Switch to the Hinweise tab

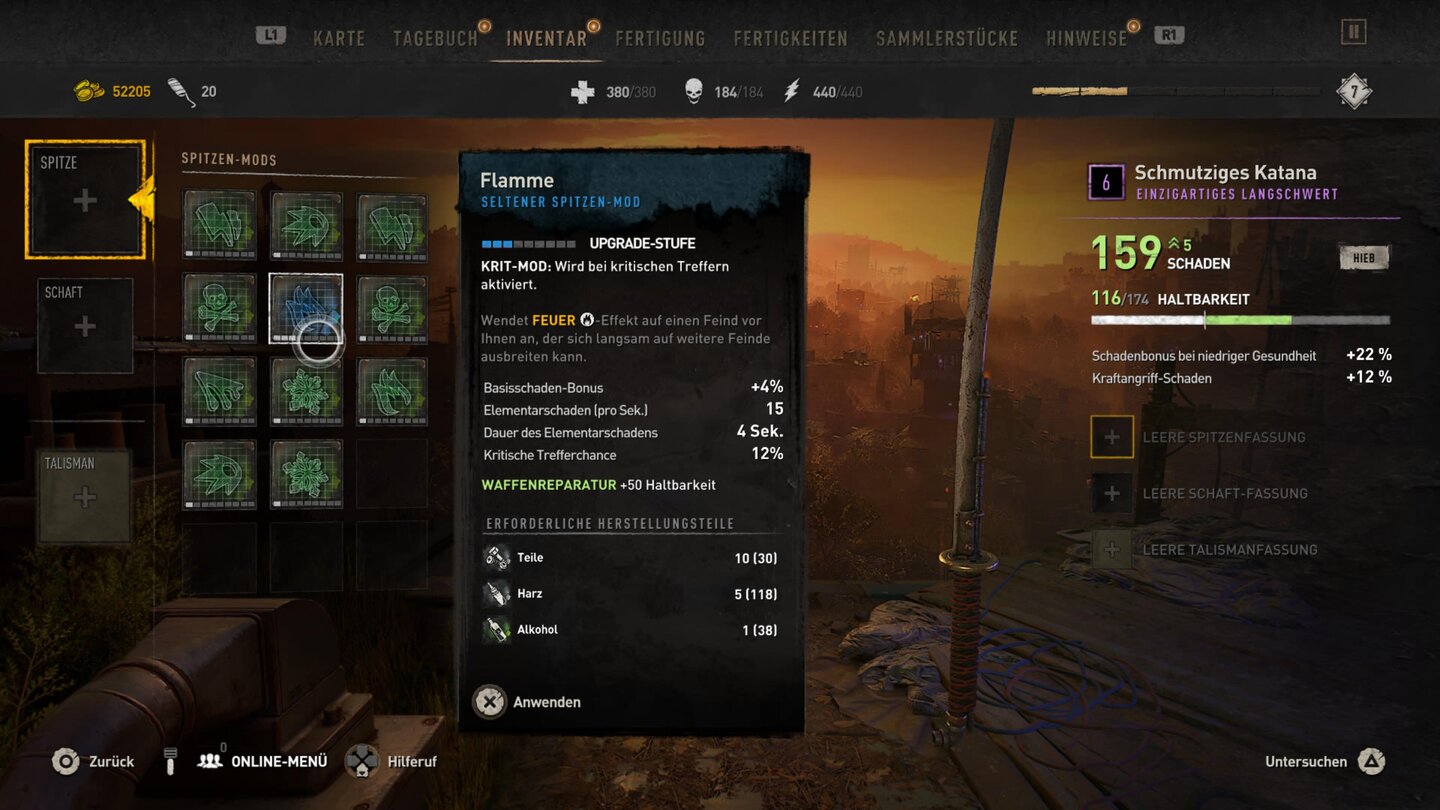(x=1086, y=38)
